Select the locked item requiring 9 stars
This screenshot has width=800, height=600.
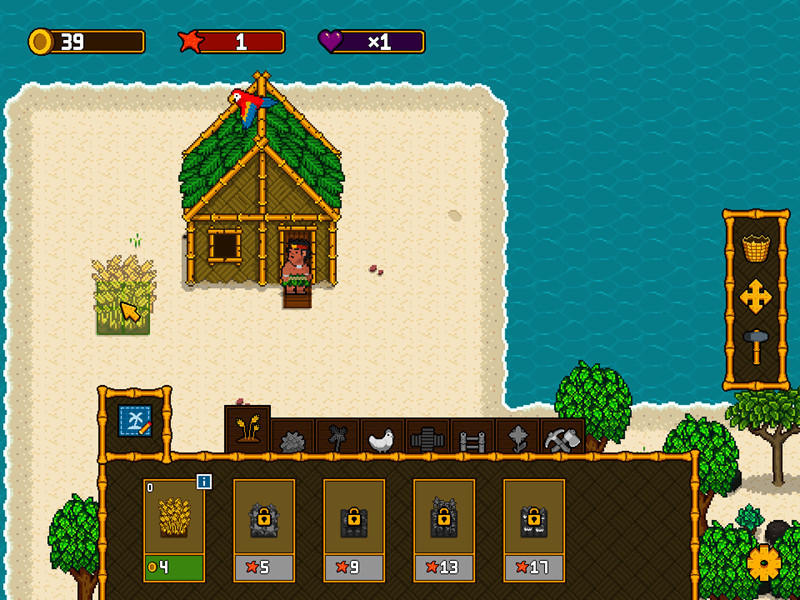tap(354, 529)
